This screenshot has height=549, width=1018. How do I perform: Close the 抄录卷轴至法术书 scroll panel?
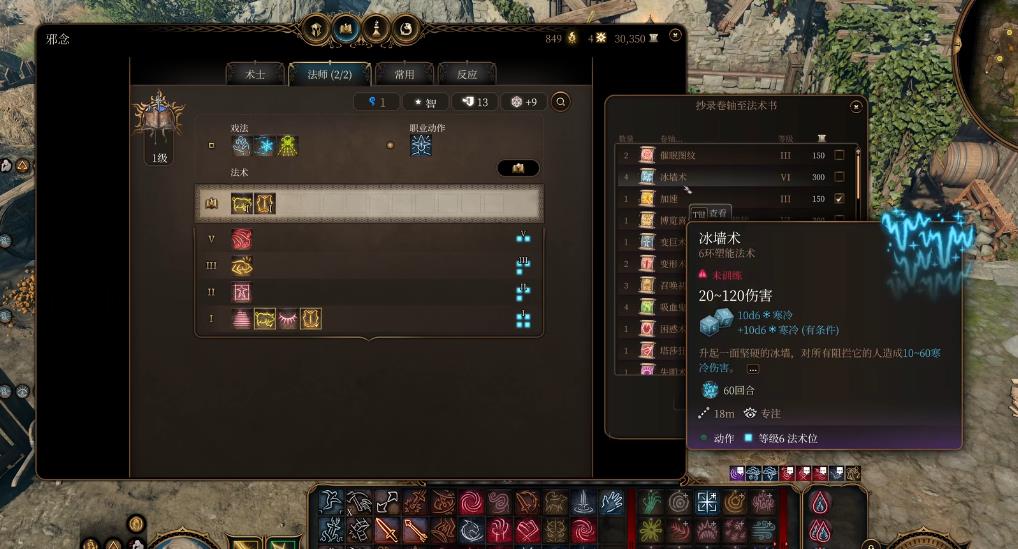tap(856, 106)
